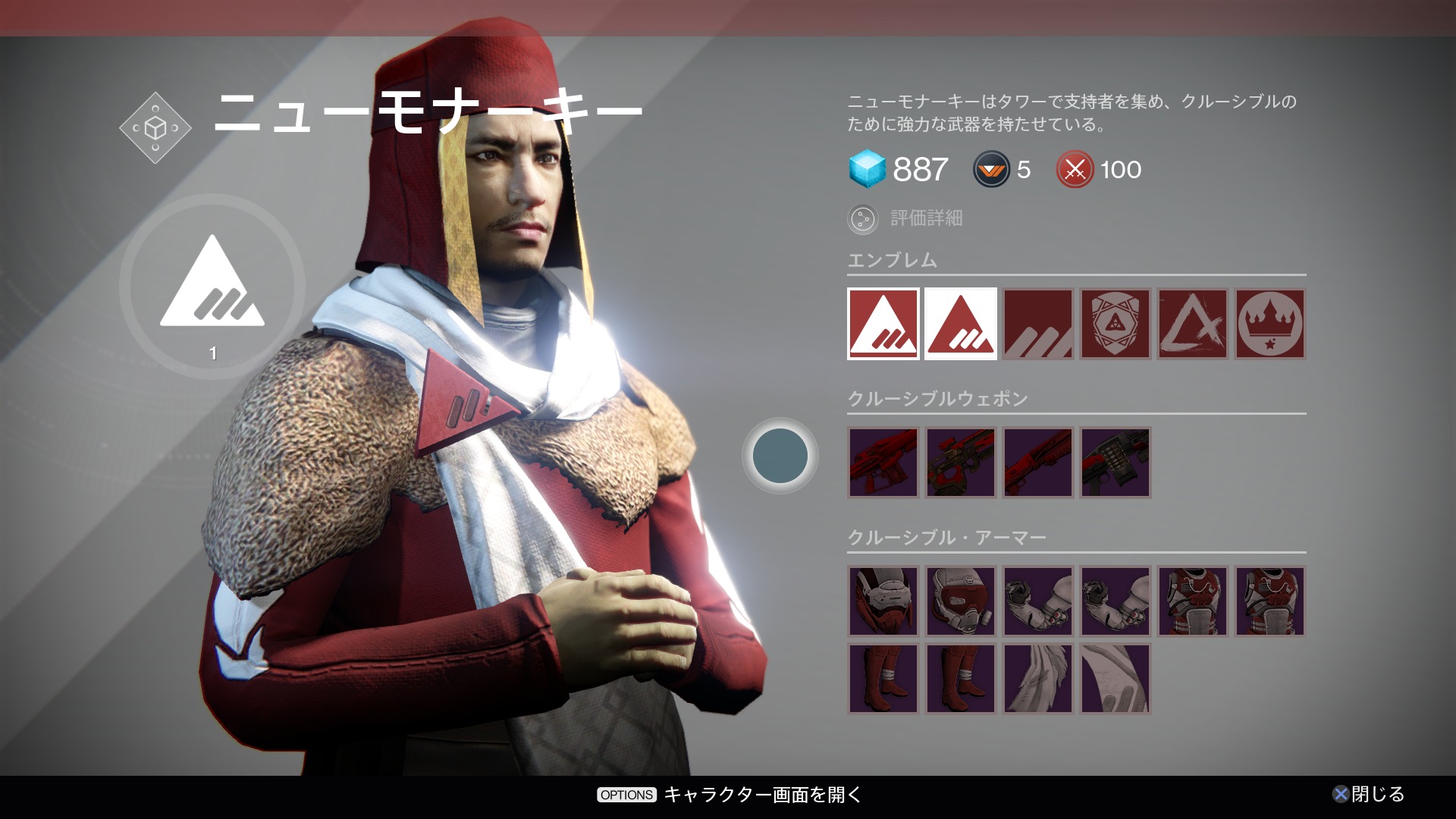
Task: Pick the diagonal stripes emblem
Action: point(1037,324)
